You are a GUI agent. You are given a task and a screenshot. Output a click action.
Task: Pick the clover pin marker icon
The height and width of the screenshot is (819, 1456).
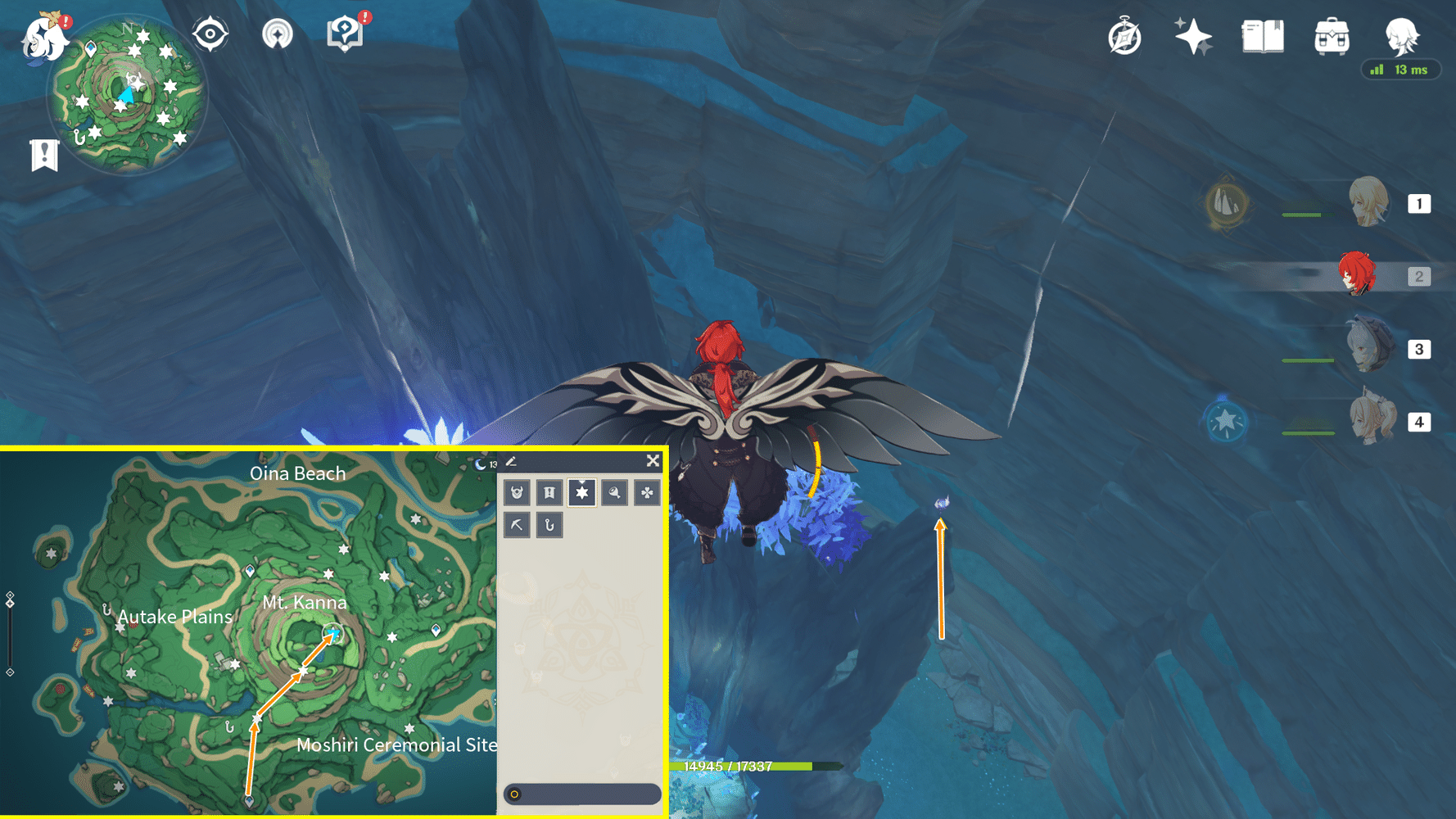(647, 493)
